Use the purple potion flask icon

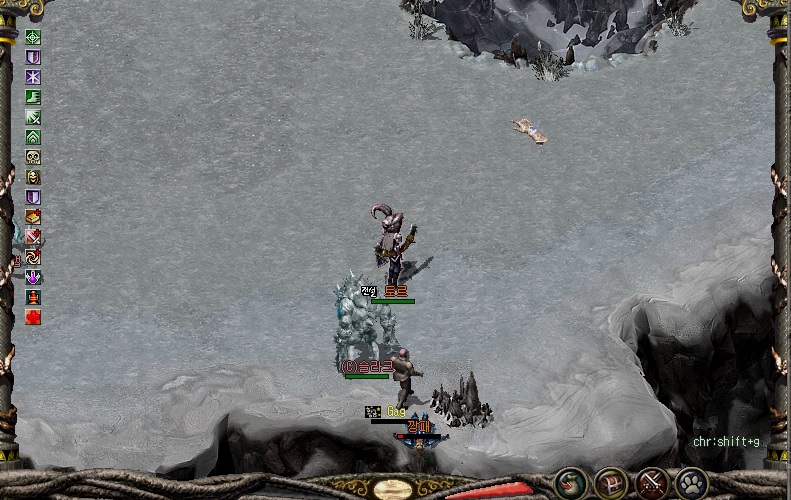[x=33, y=277]
